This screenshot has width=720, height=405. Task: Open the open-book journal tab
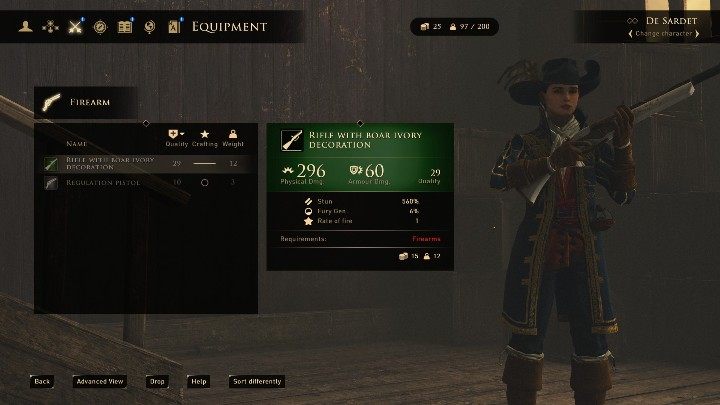(125, 26)
